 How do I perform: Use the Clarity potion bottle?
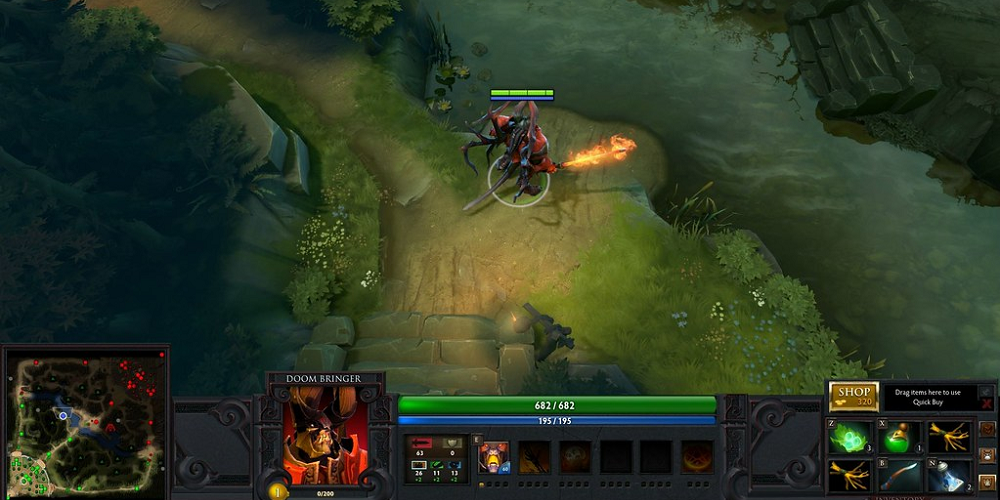tap(949, 475)
